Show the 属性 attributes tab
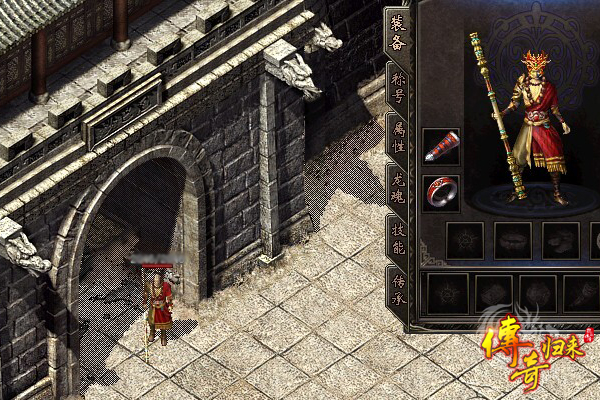The width and height of the screenshot is (600, 400). click(397, 136)
